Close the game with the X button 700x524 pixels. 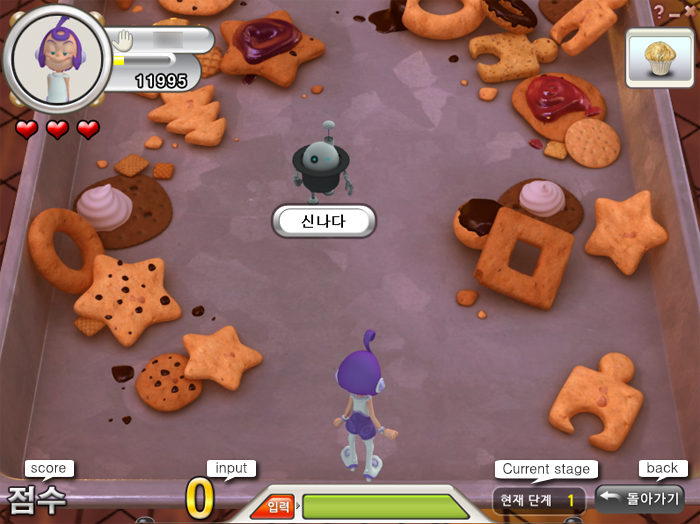690,10
